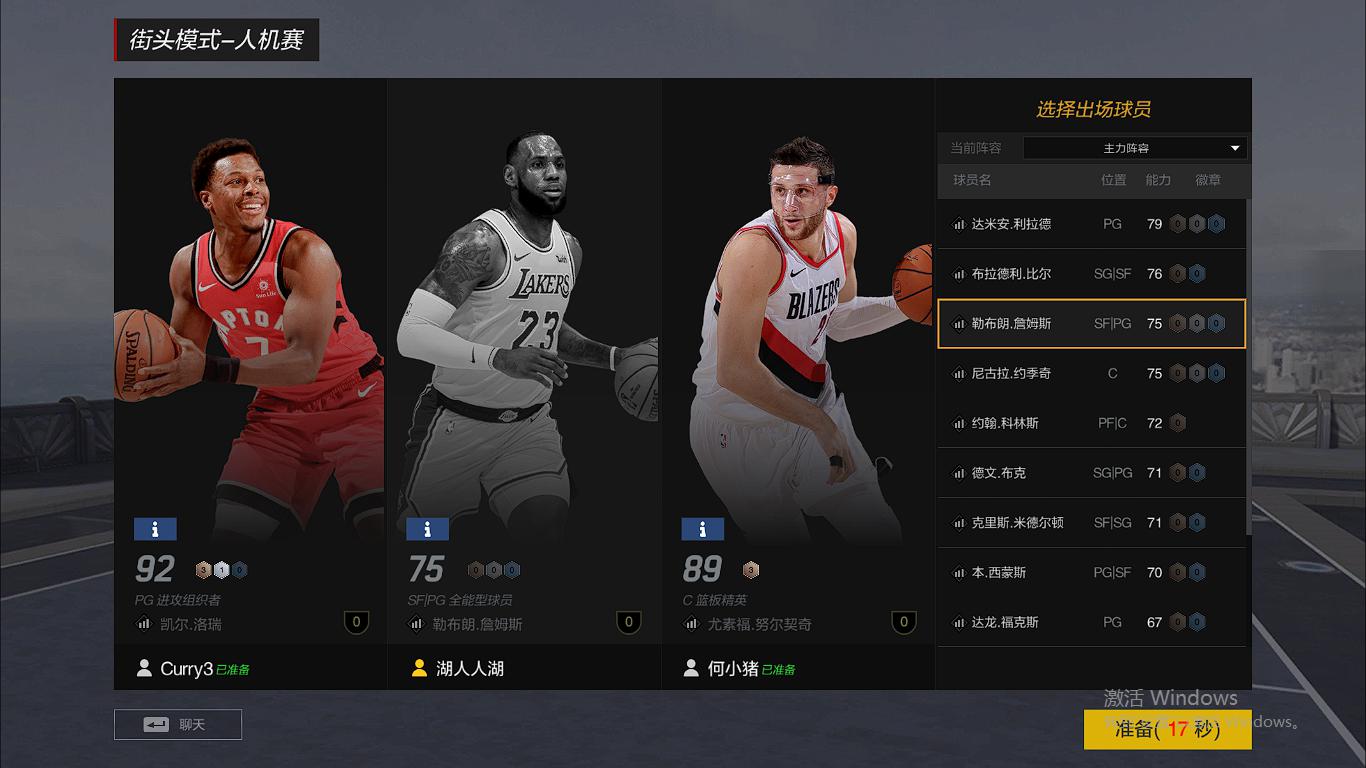Screen dimensions: 1366x768
Task: Click the stats icon beside 尼古拉.约季奇
Action: point(957,373)
